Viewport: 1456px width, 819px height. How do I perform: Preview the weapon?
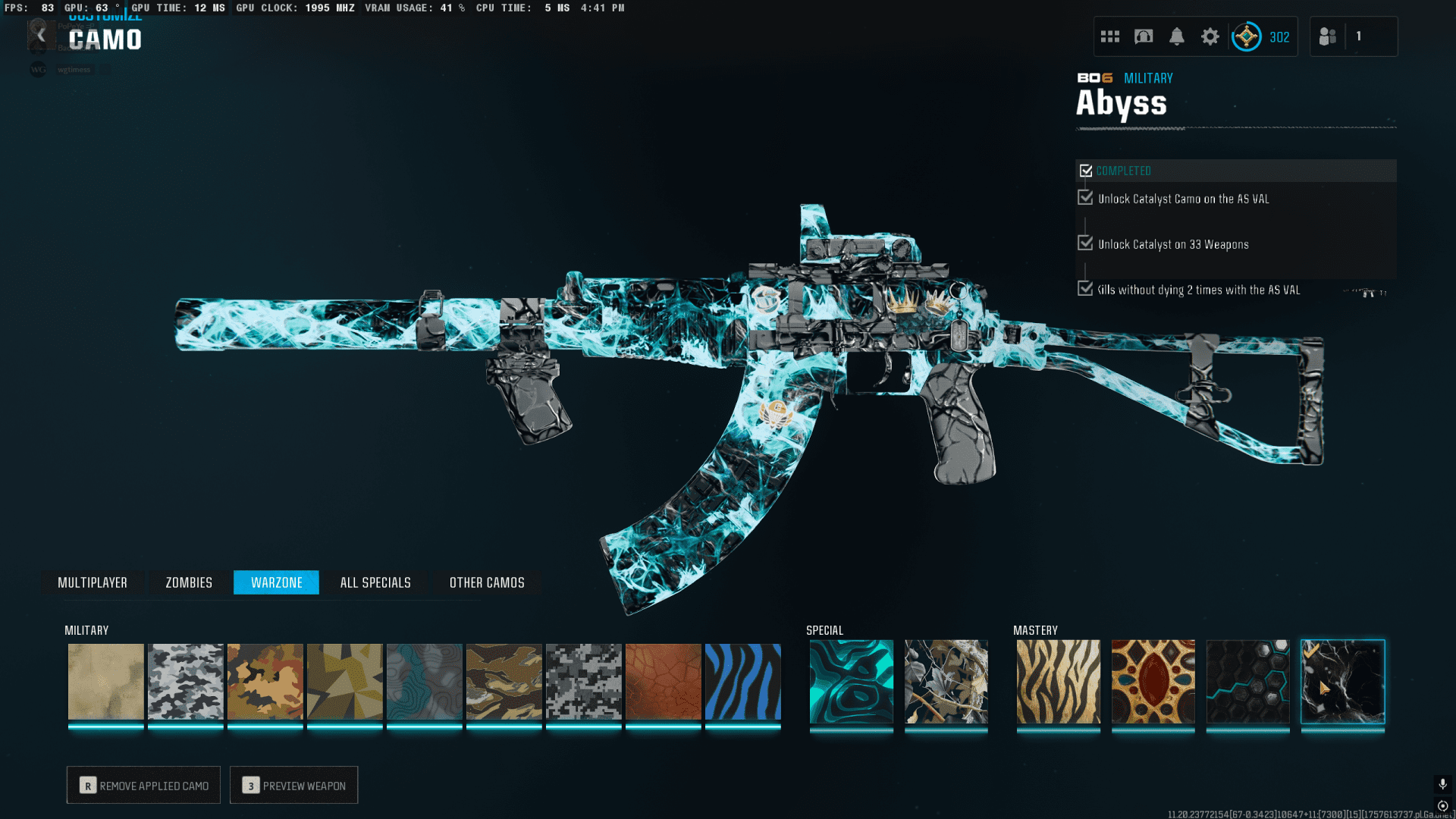pyautogui.click(x=293, y=786)
